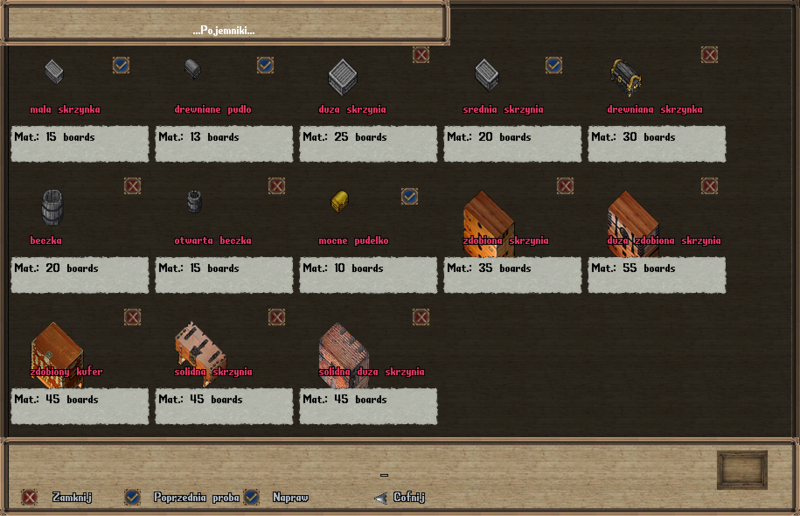This screenshot has height=516, width=800.
Task: Click the red X beside zdobiony kufer
Action: [x=132, y=317]
